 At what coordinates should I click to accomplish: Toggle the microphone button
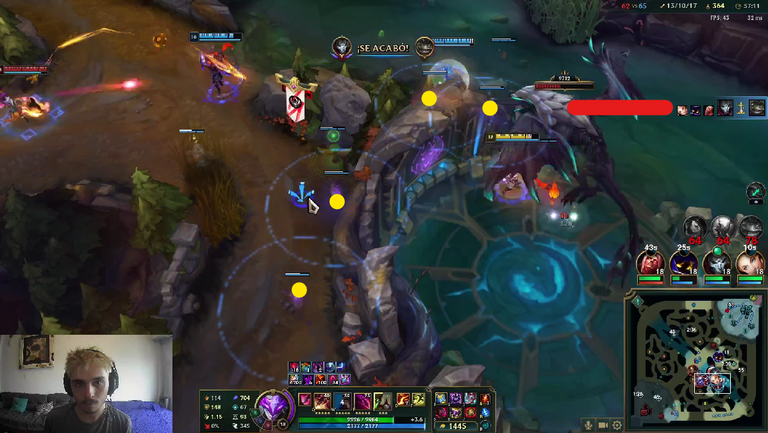(588, 425)
